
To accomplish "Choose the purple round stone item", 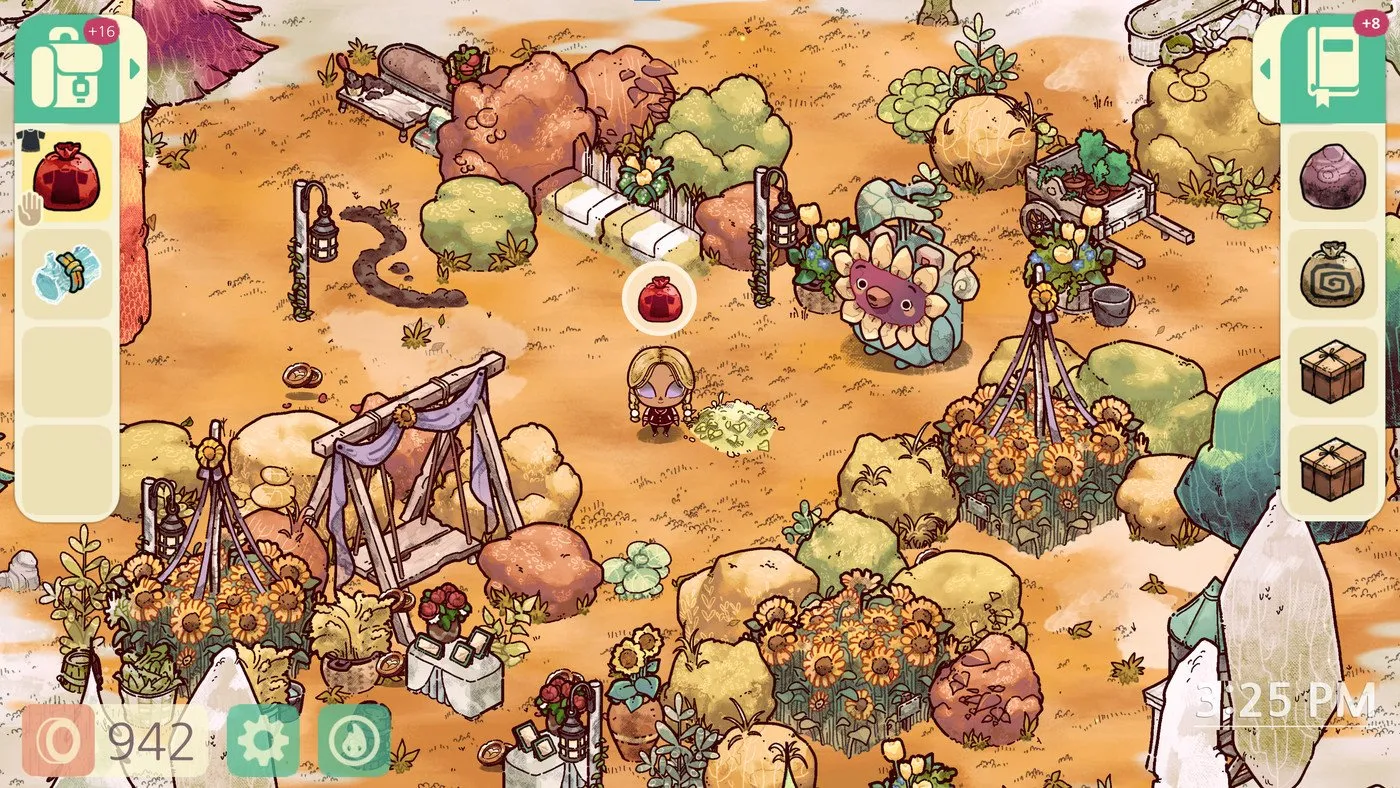I will coord(1332,177).
